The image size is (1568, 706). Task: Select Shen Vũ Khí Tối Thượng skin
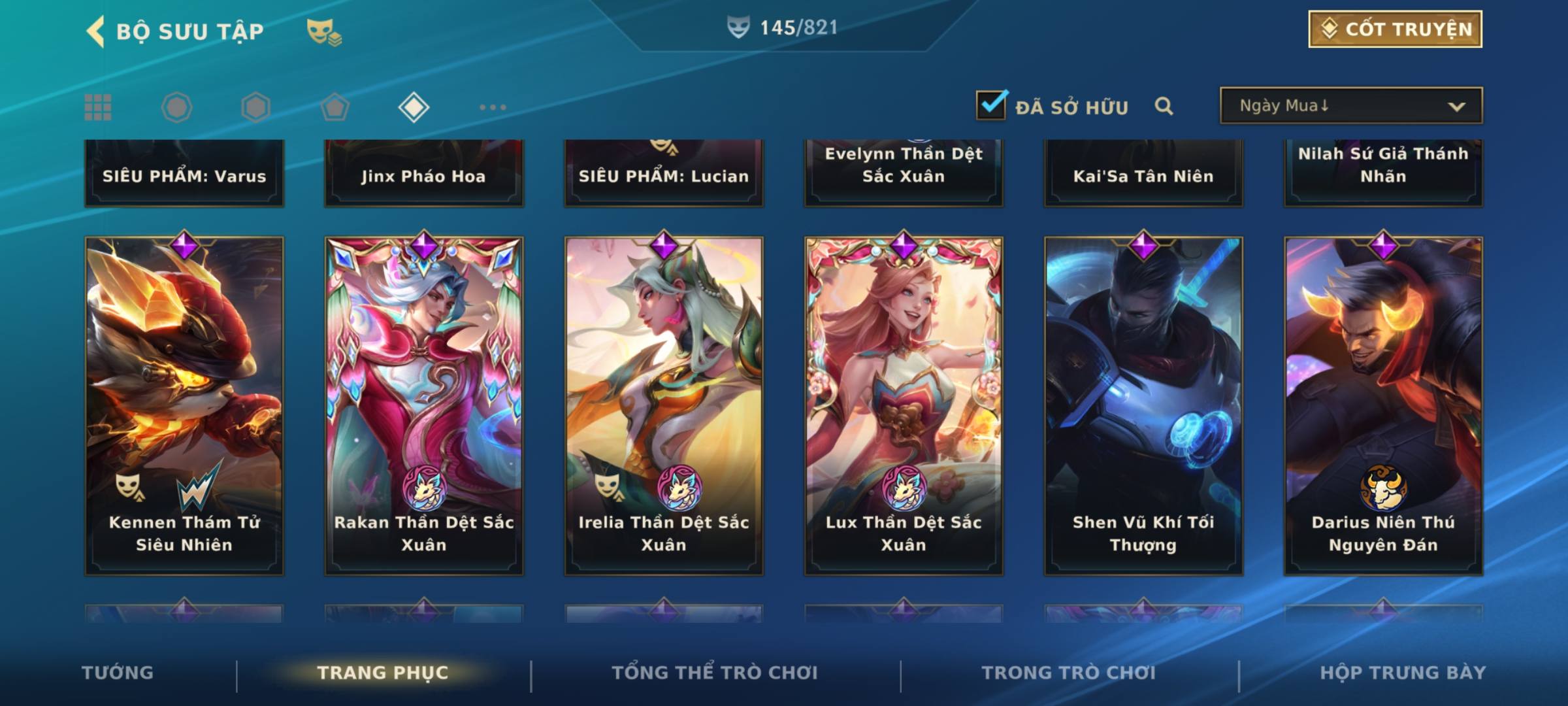[1143, 405]
